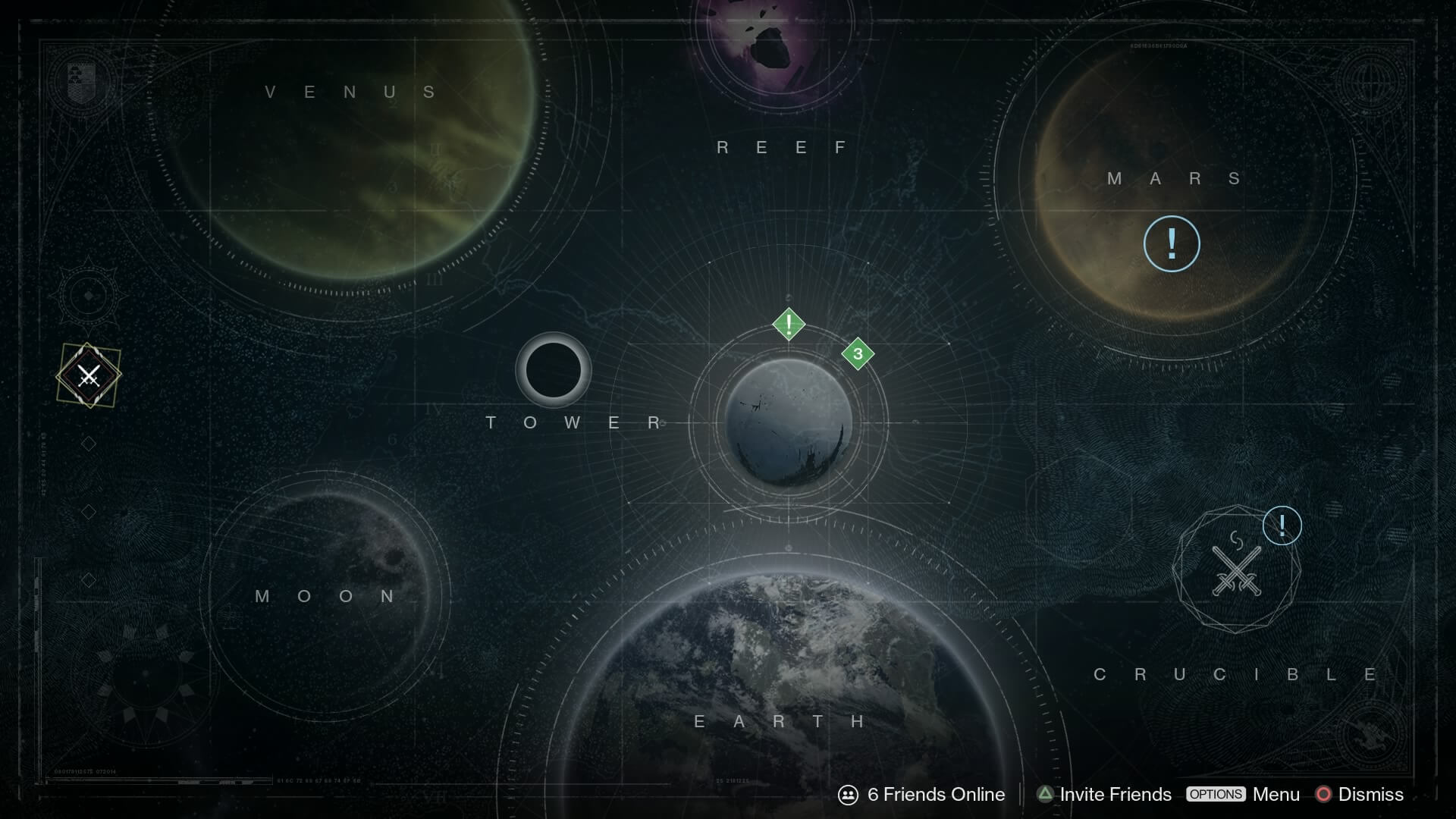Select the Iron Banner crossed swords emblem

coord(89,376)
